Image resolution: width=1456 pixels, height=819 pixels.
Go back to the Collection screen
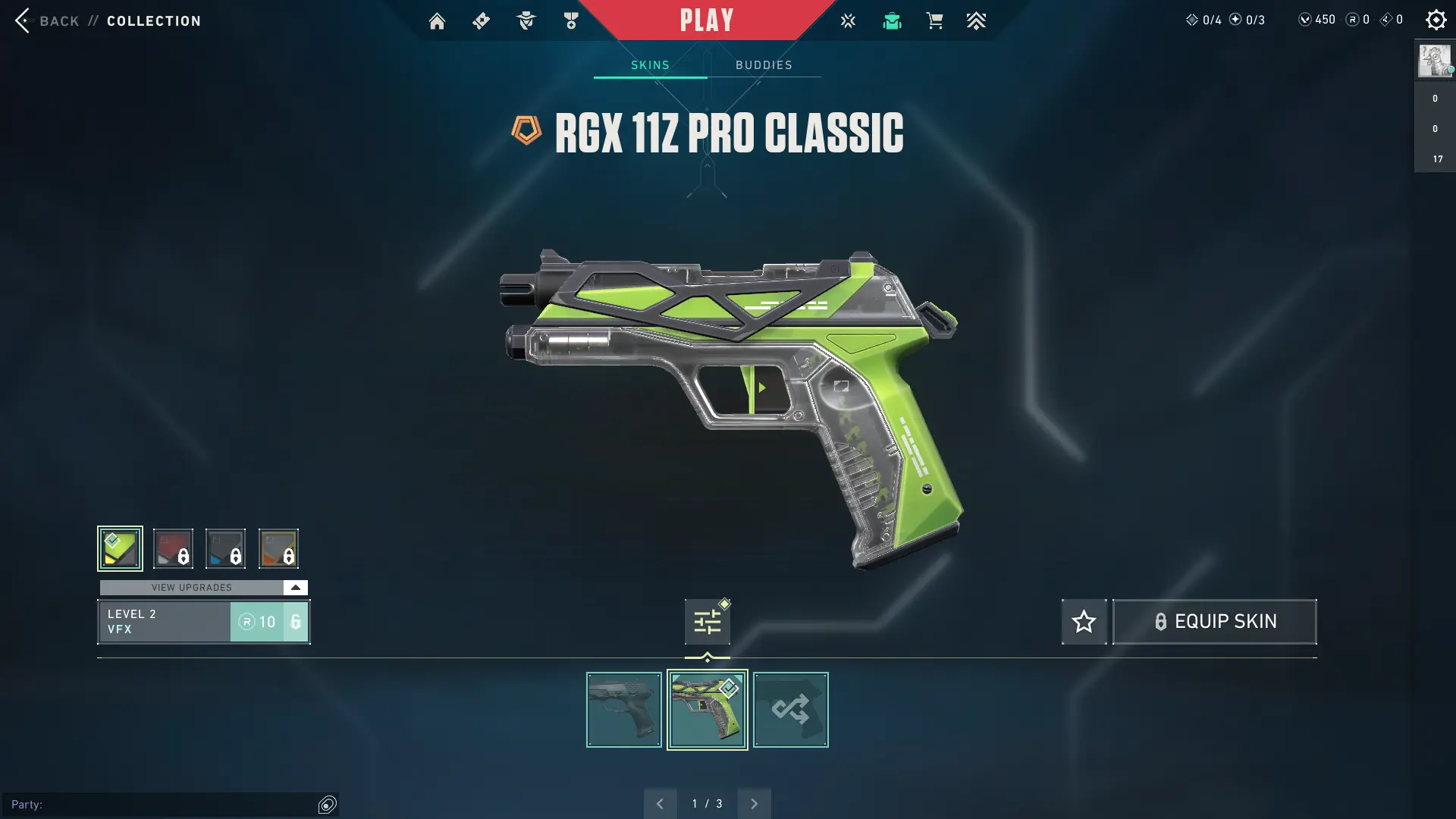tap(45, 20)
